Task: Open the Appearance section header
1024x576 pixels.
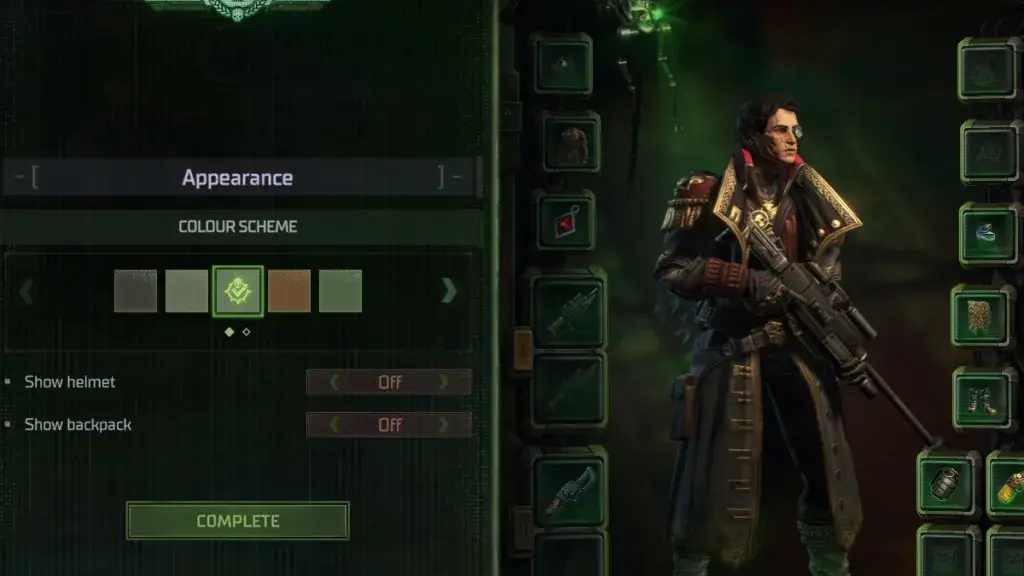Action: pos(238,178)
